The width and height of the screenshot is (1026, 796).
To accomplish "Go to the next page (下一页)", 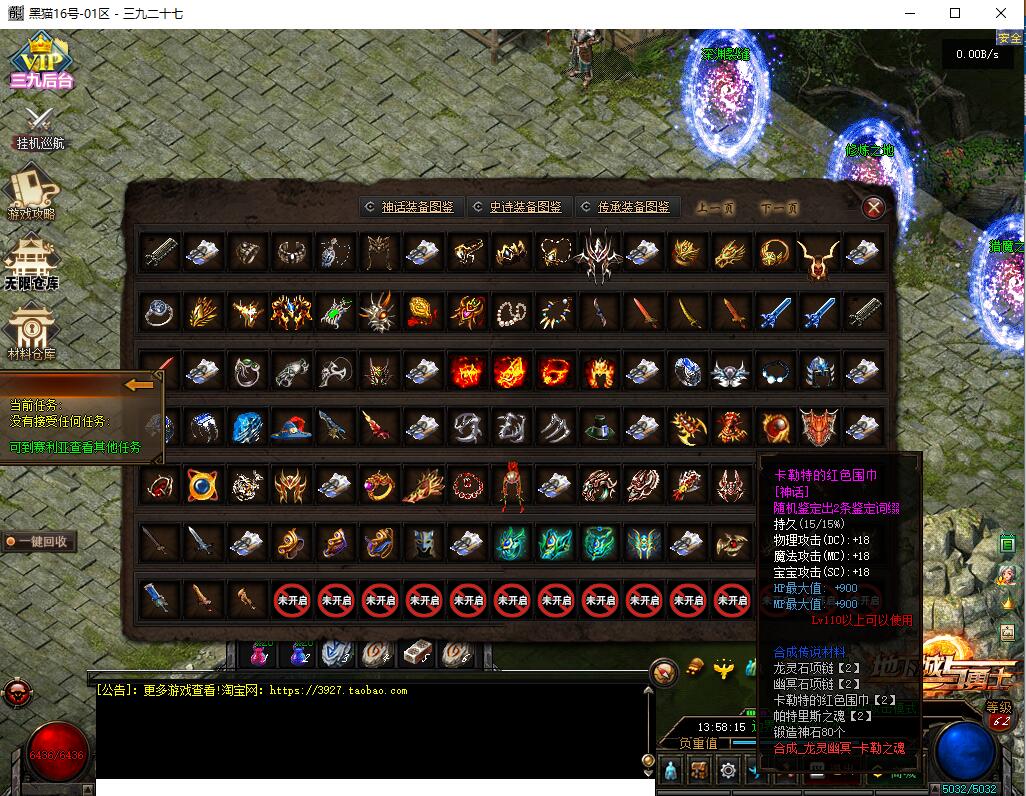I will tap(779, 209).
